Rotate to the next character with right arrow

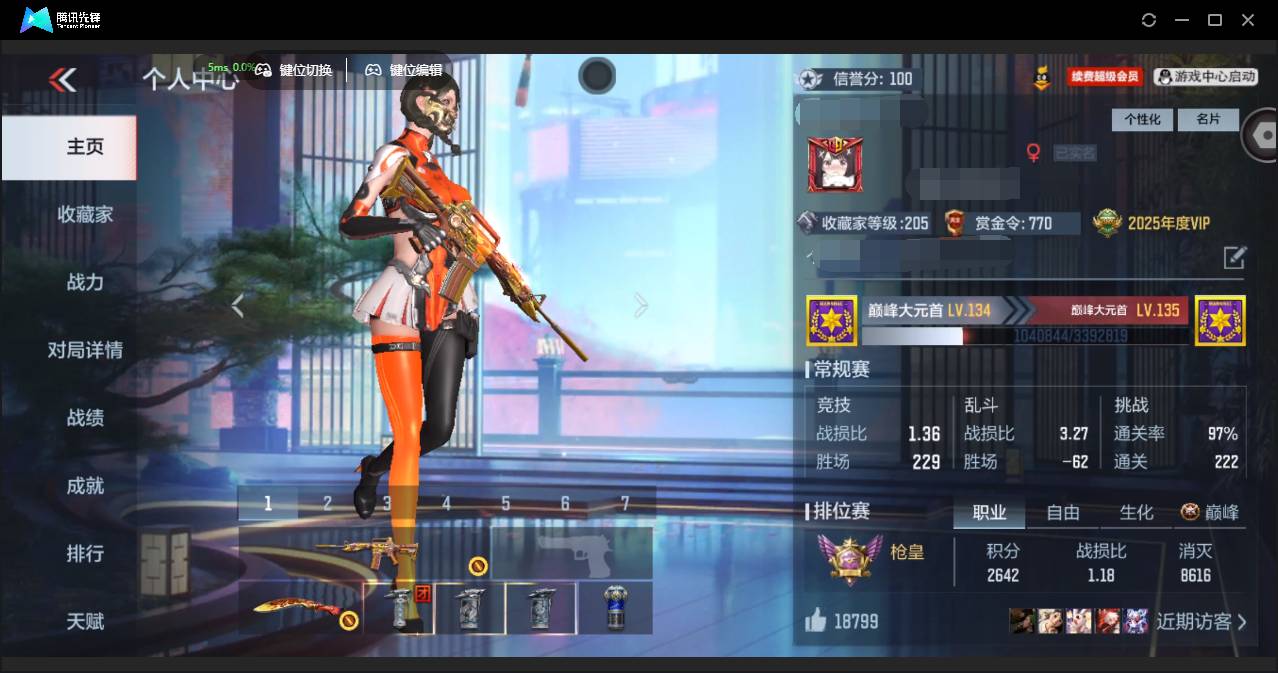[x=640, y=306]
